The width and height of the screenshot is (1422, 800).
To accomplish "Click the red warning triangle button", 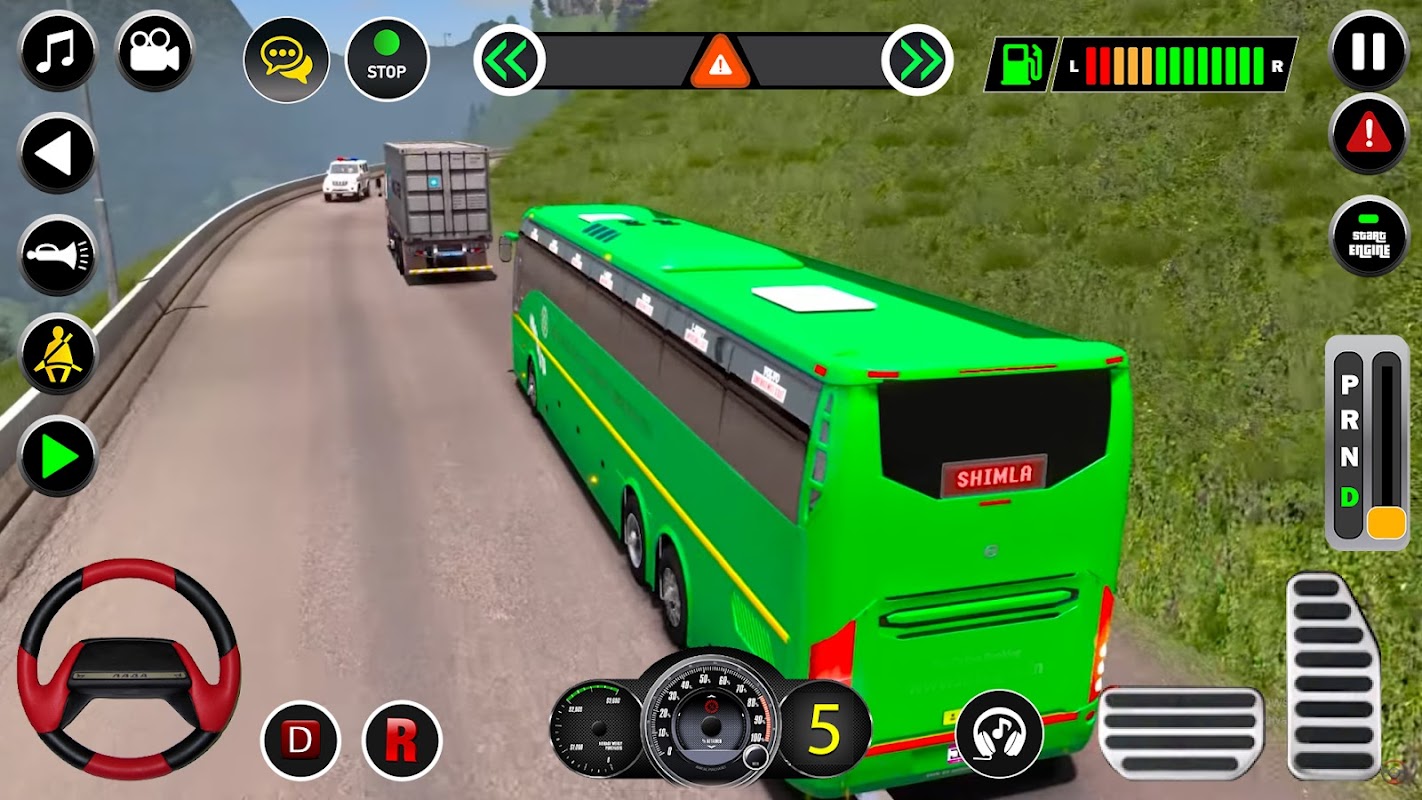I will 1369,134.
